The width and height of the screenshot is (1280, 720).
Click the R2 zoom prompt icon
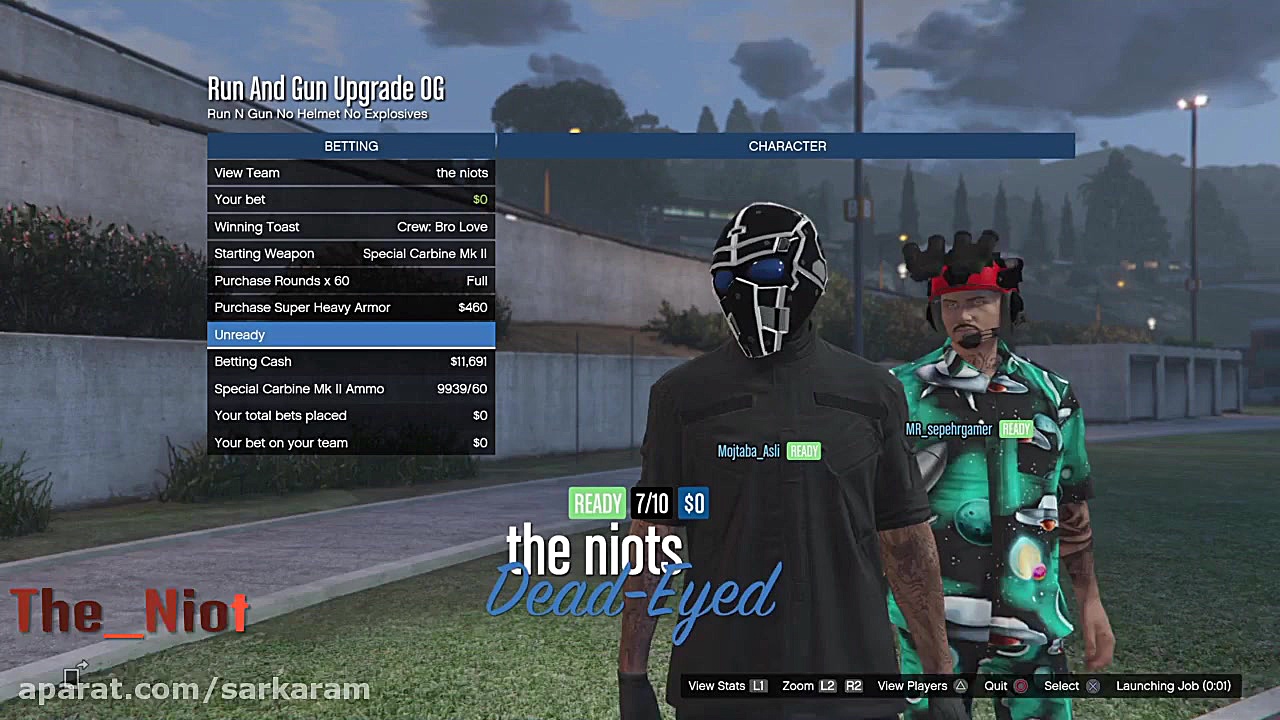[854, 686]
